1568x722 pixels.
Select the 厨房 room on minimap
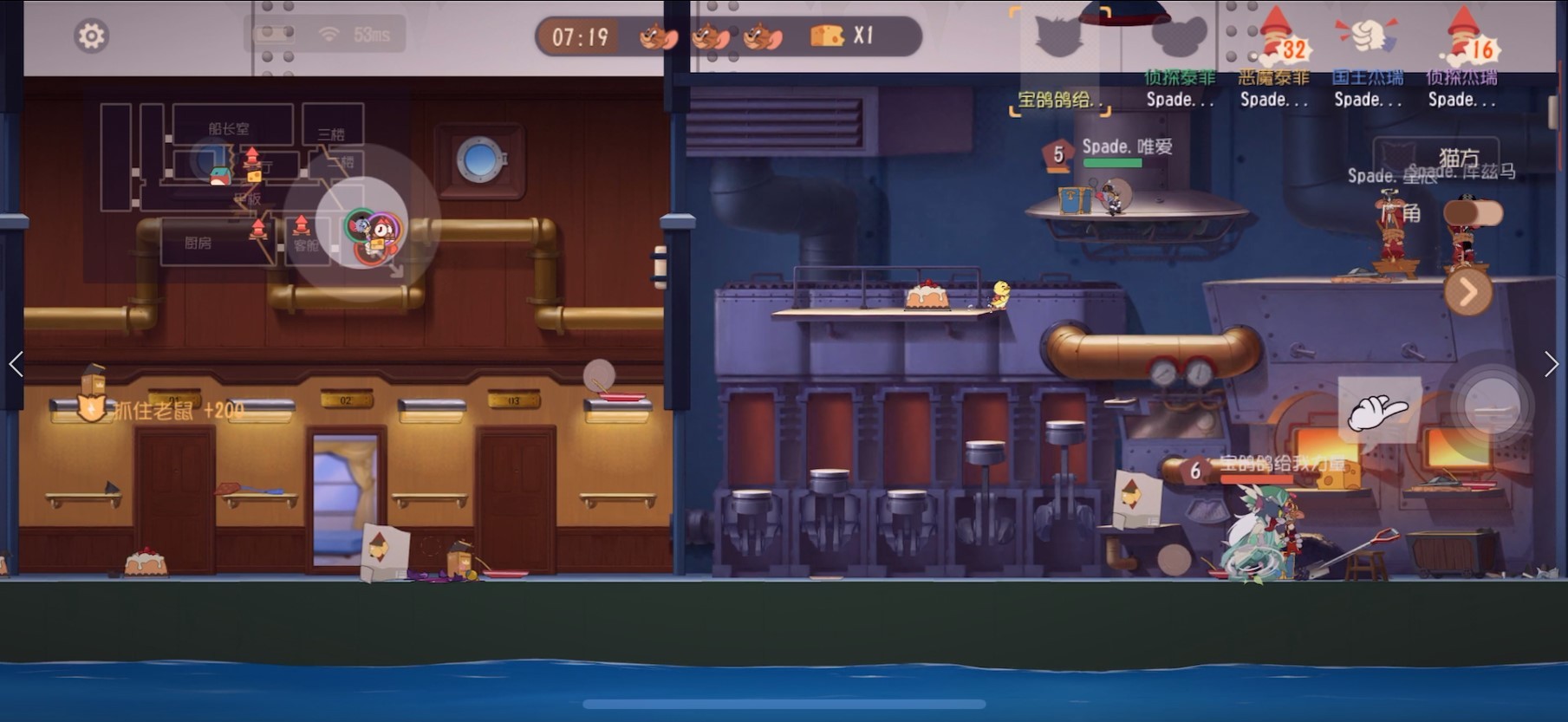click(x=198, y=243)
